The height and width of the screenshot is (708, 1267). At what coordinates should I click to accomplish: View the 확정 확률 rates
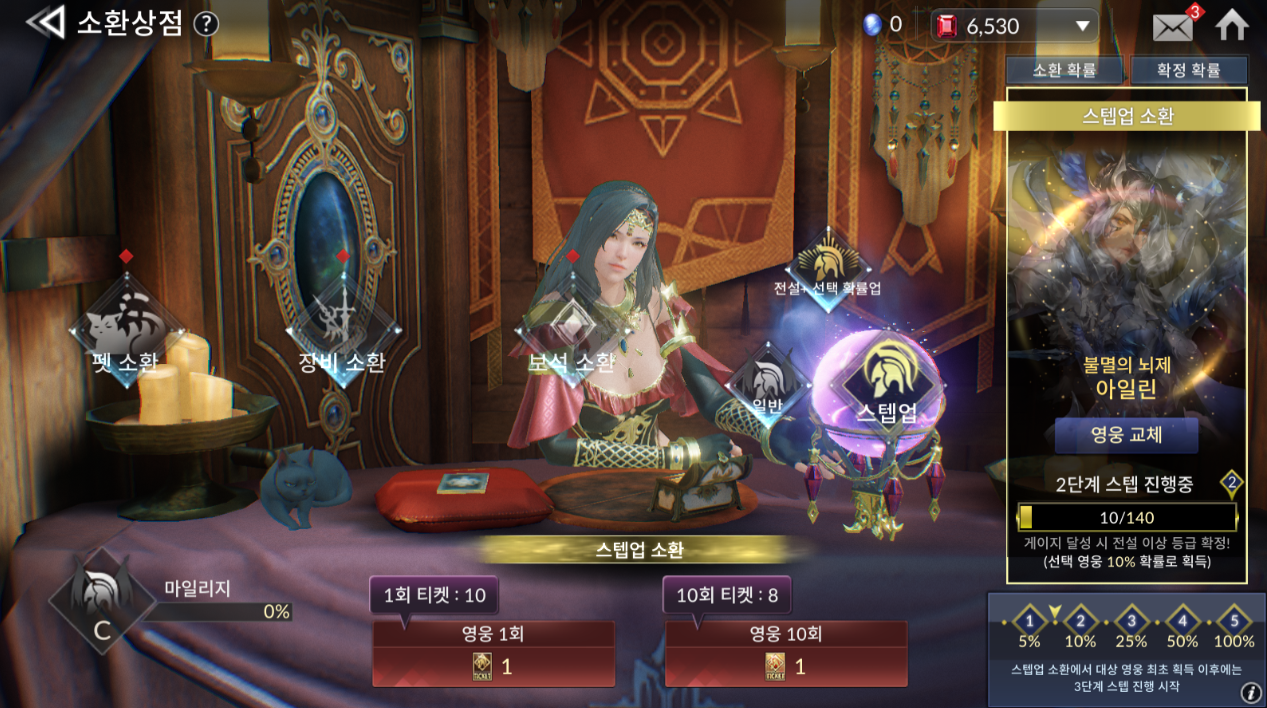pyautogui.click(x=1188, y=70)
